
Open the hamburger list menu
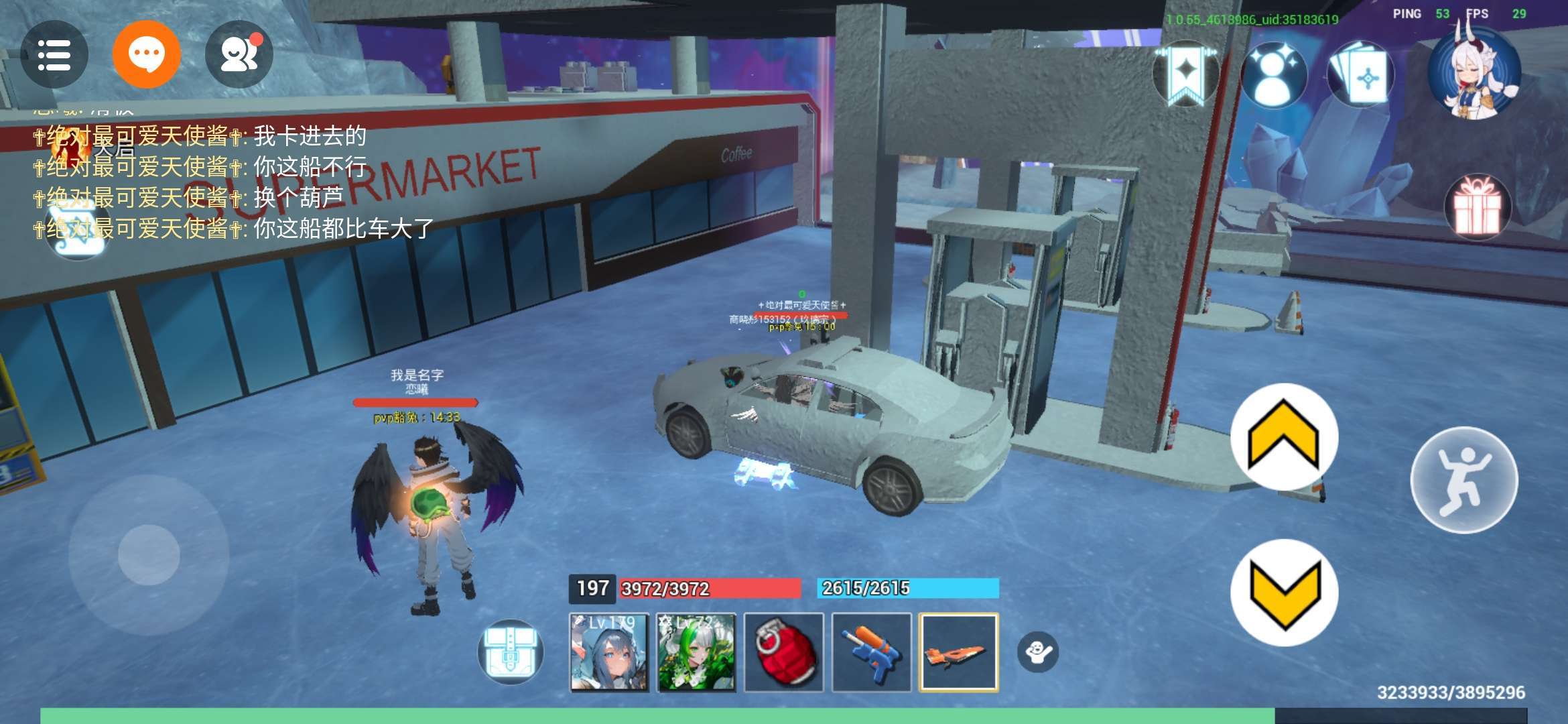(x=54, y=55)
